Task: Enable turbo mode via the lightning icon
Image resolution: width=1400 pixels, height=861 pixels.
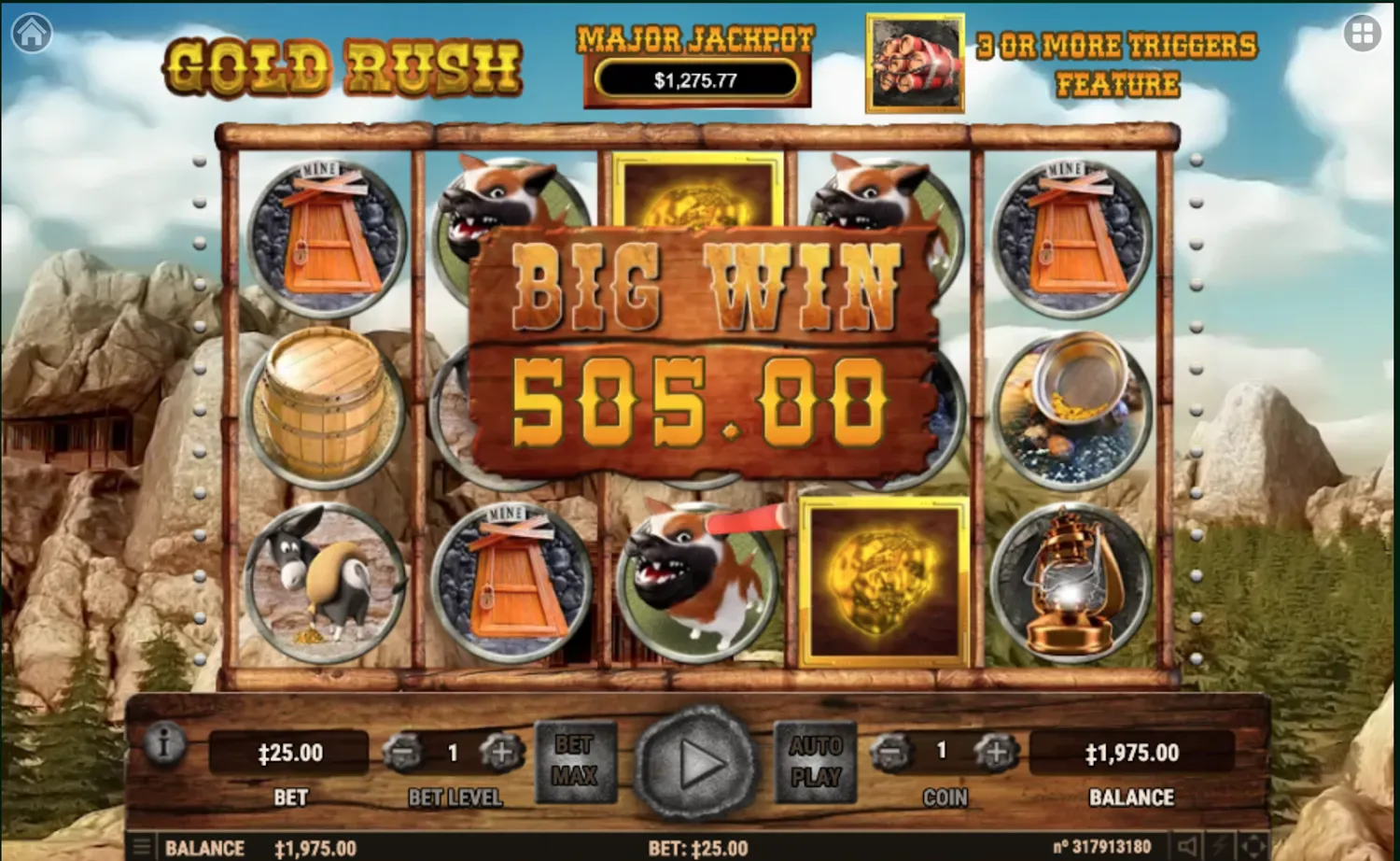Action: [x=1220, y=846]
